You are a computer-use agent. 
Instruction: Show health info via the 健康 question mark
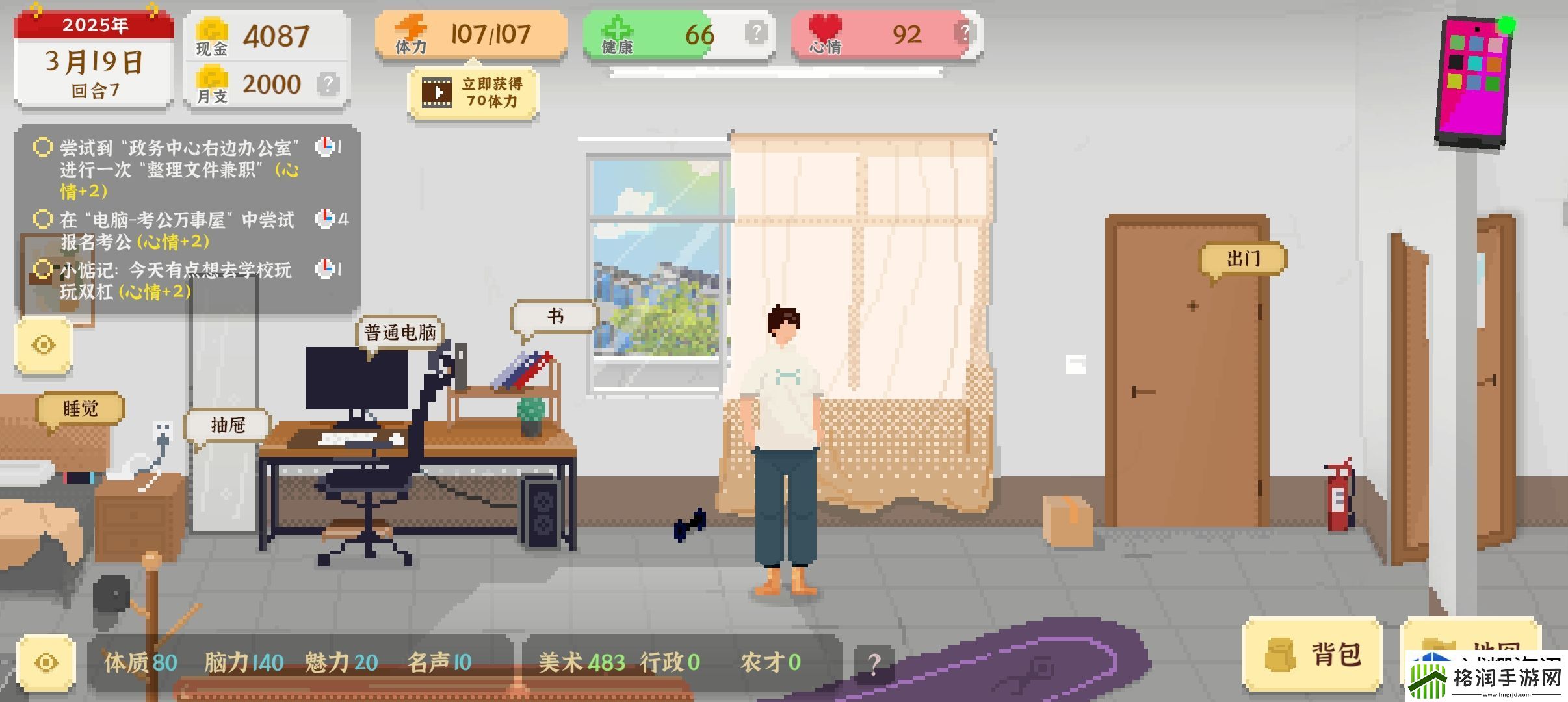(756, 32)
